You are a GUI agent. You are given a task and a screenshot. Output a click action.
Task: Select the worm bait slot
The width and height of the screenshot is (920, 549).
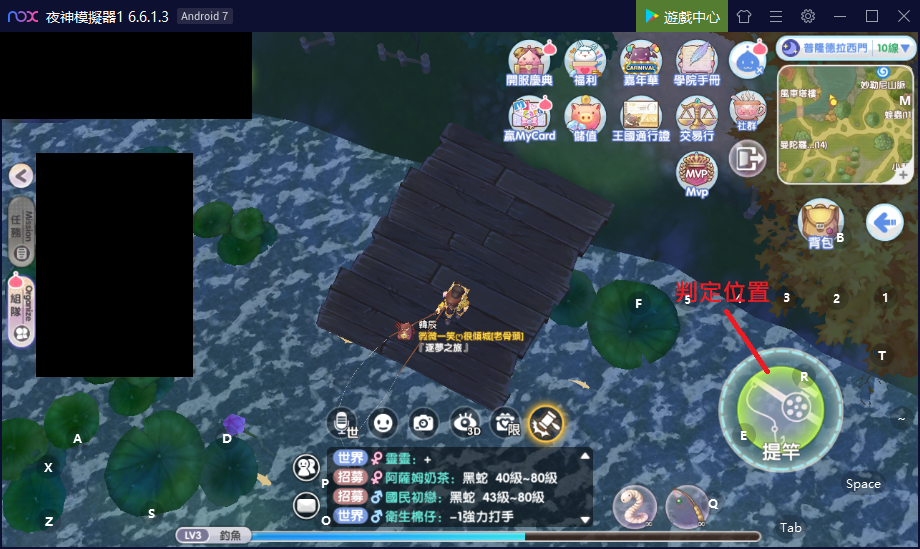click(x=636, y=506)
